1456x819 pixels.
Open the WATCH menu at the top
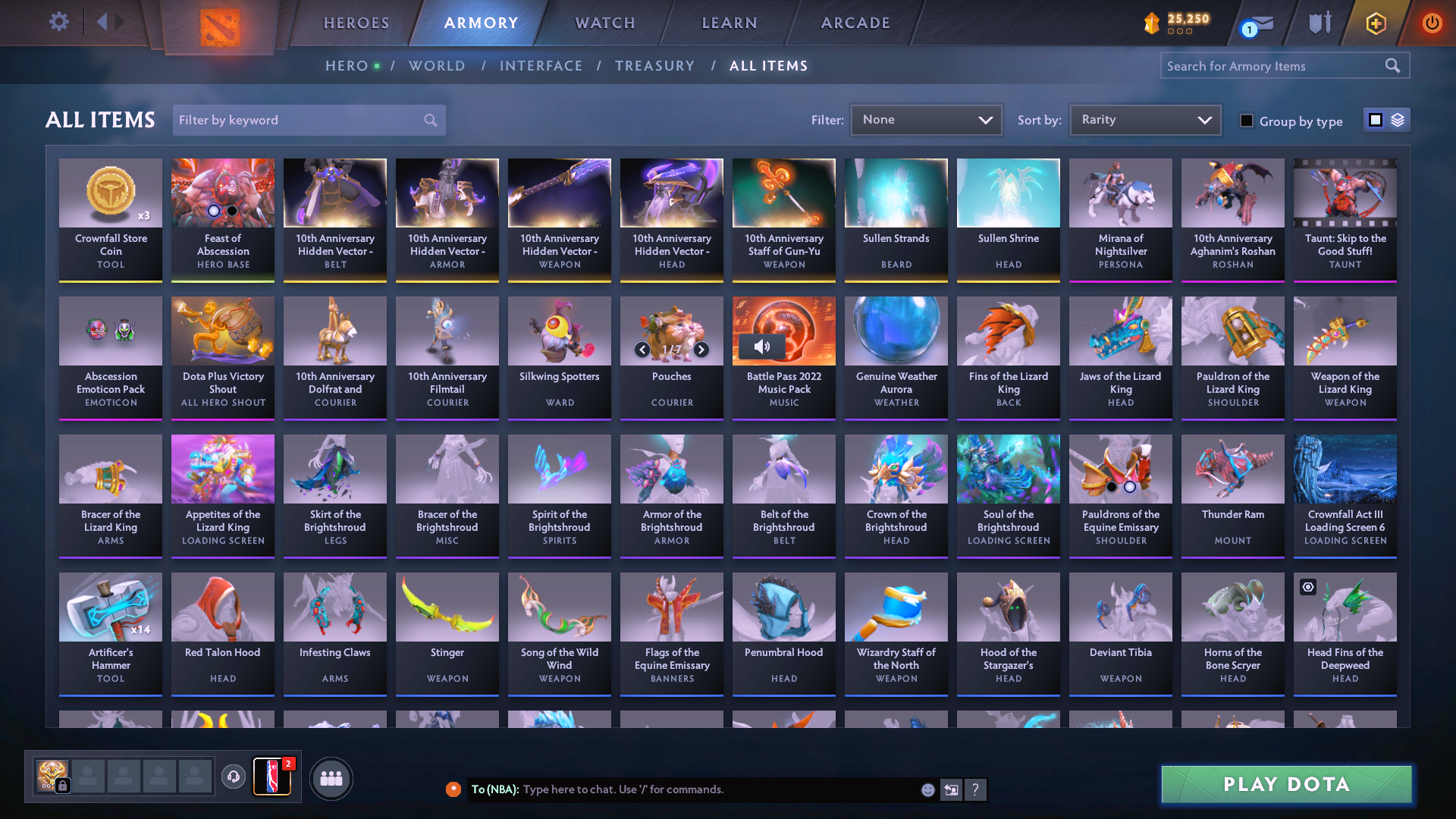pos(604,23)
